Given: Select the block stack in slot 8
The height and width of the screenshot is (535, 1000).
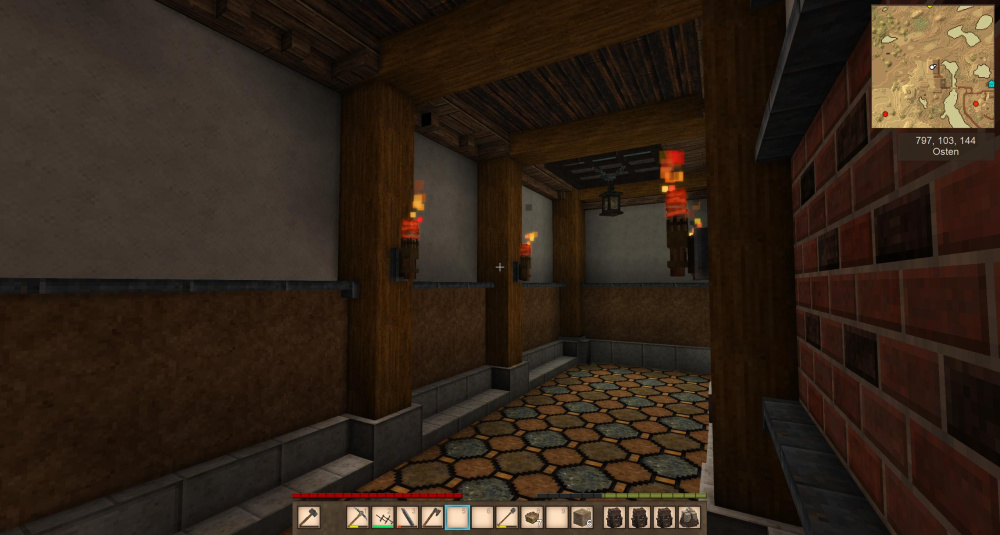Looking at the screenshot, I should pos(532,517).
